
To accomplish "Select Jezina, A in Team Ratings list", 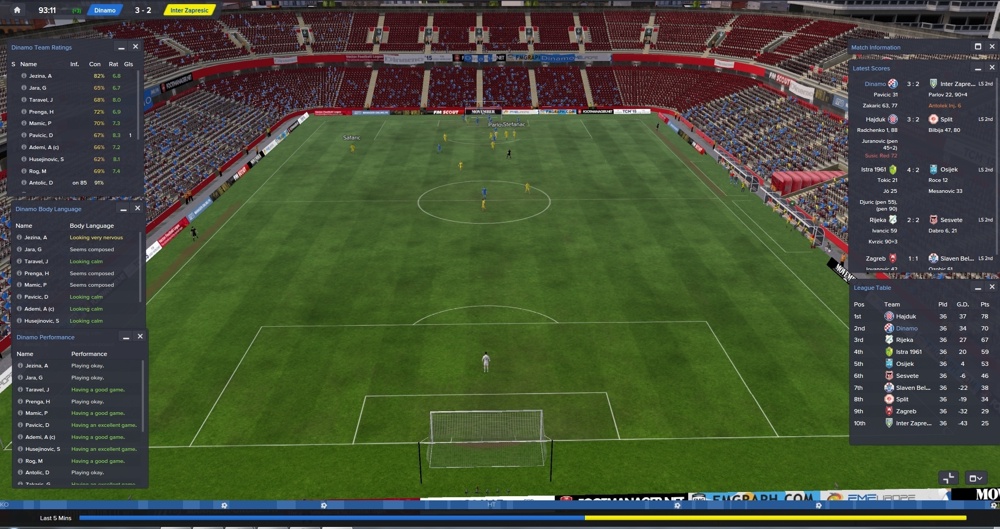I will pyautogui.click(x=40, y=76).
